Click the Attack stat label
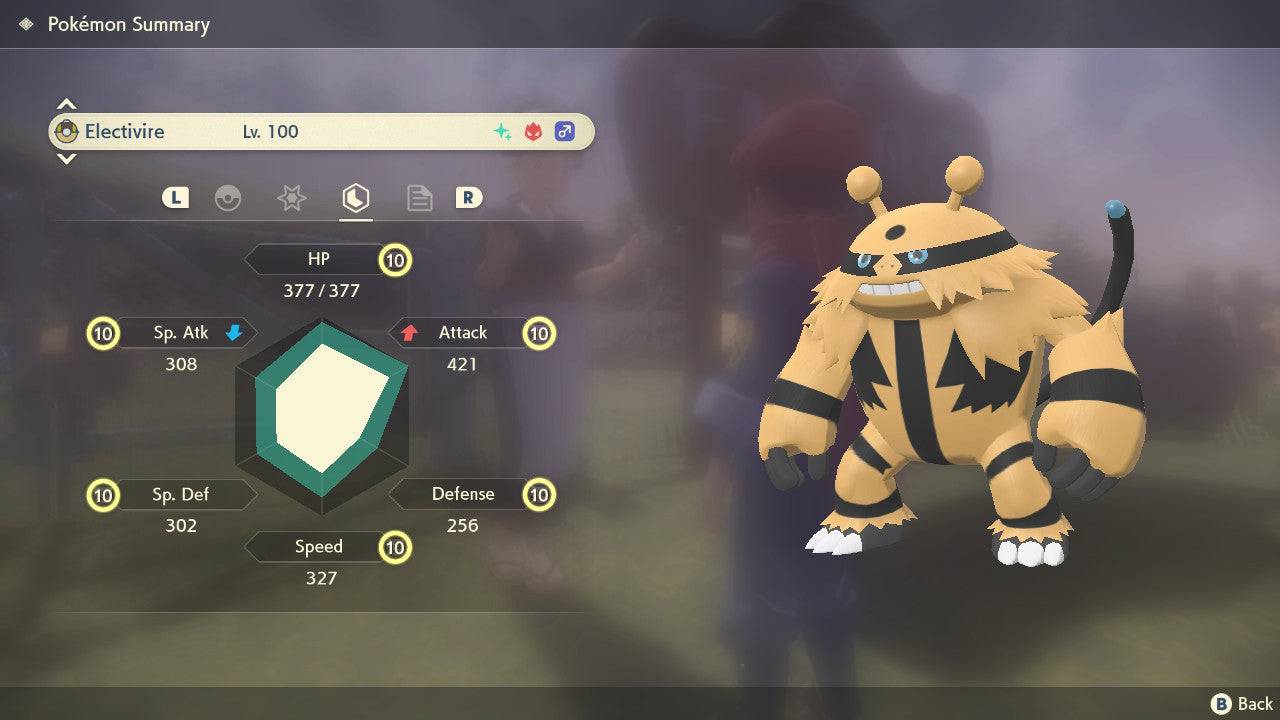 click(463, 332)
